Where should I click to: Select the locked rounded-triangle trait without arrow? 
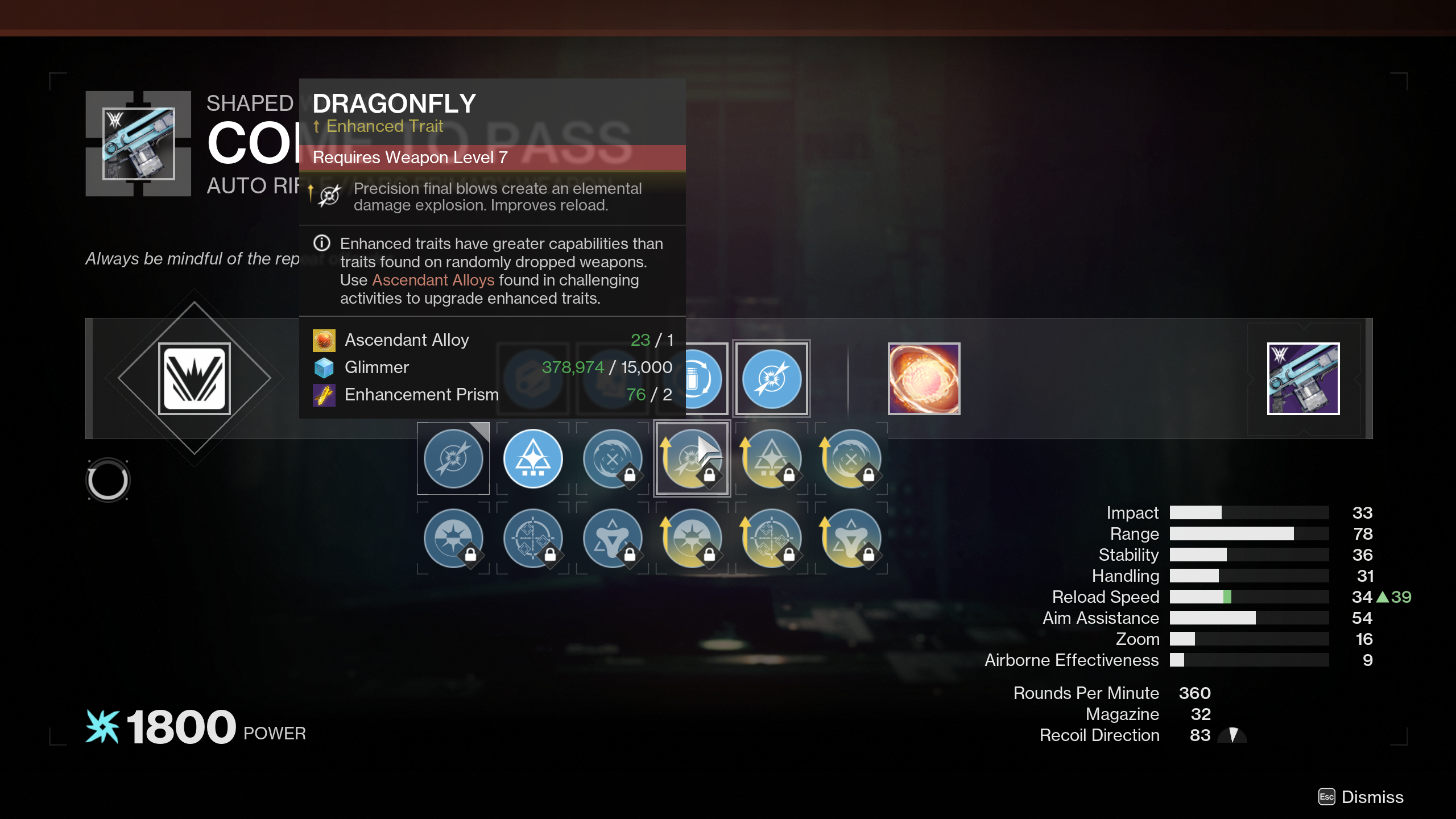tap(613, 538)
